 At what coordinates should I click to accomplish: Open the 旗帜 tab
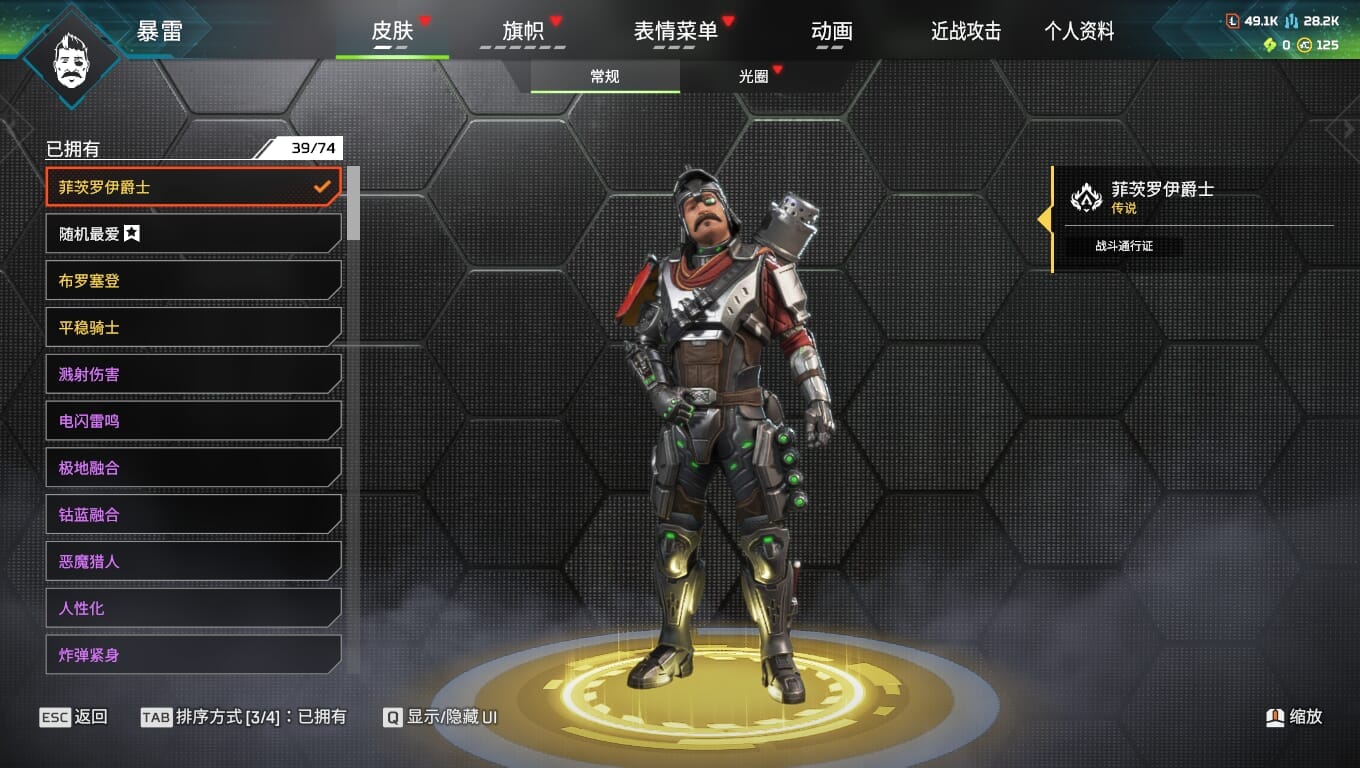[x=523, y=31]
